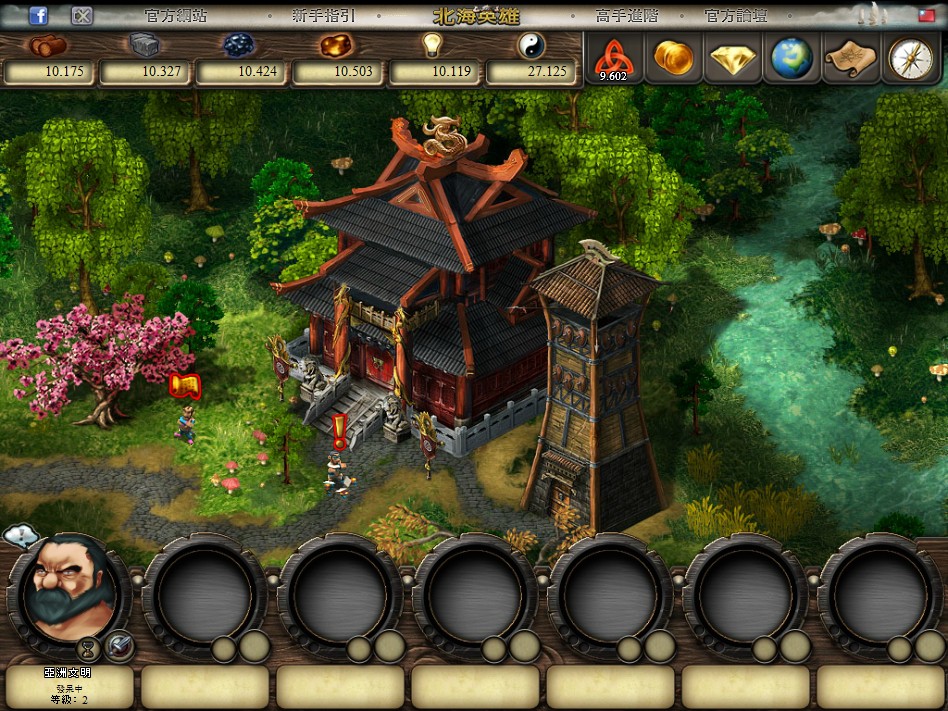Open the 高手進階 advanced guide

[626, 16]
